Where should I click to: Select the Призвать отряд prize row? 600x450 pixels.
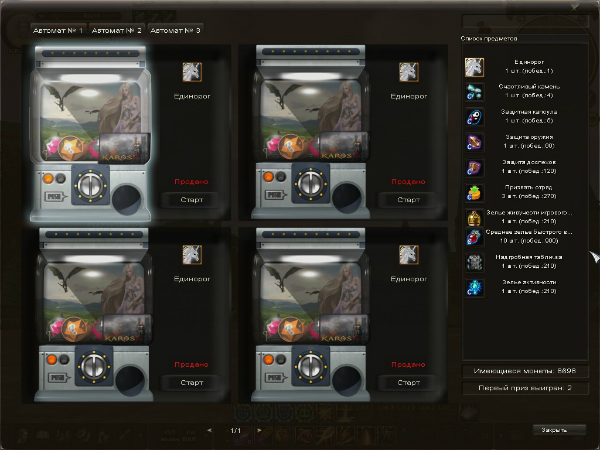pyautogui.click(x=531, y=190)
